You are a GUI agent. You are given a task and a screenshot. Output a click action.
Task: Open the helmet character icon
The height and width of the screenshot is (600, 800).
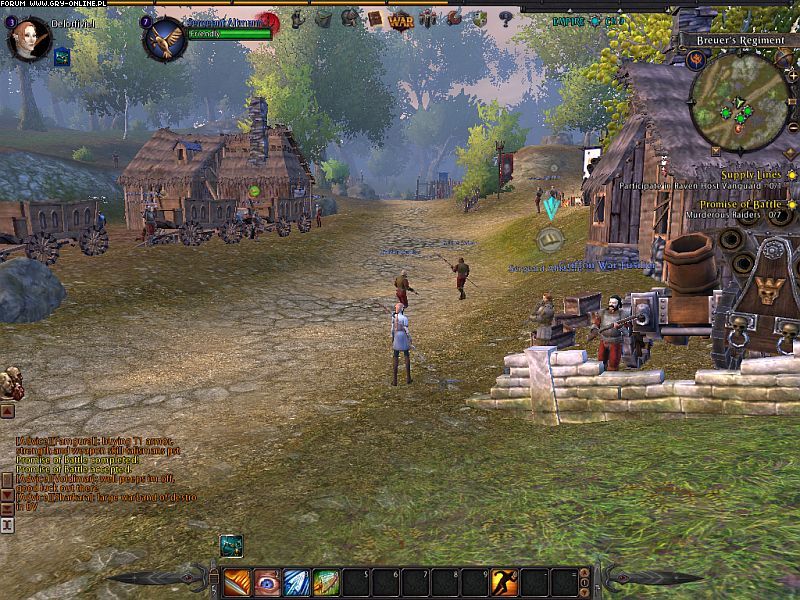350,18
